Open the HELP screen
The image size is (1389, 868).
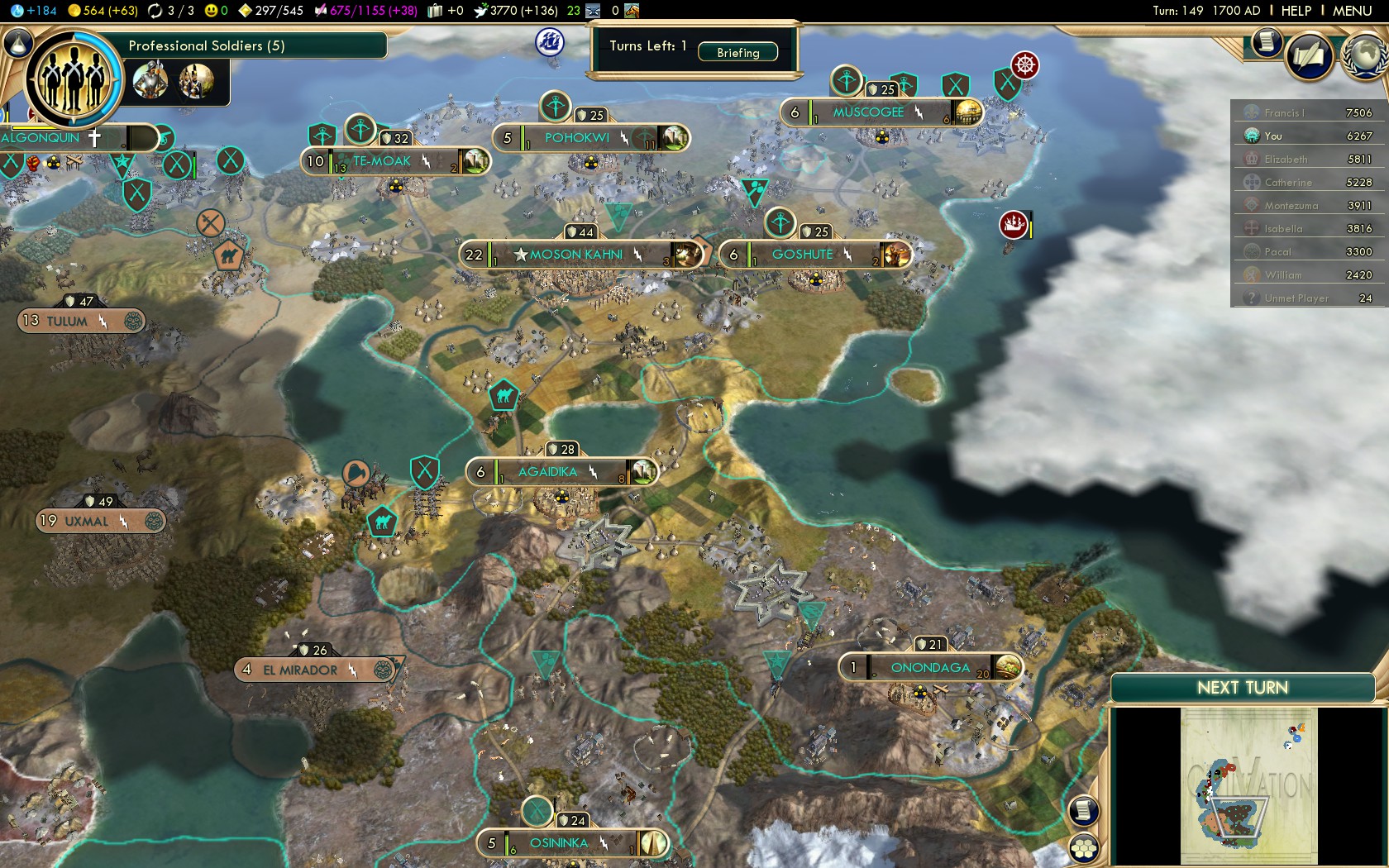(x=1296, y=11)
